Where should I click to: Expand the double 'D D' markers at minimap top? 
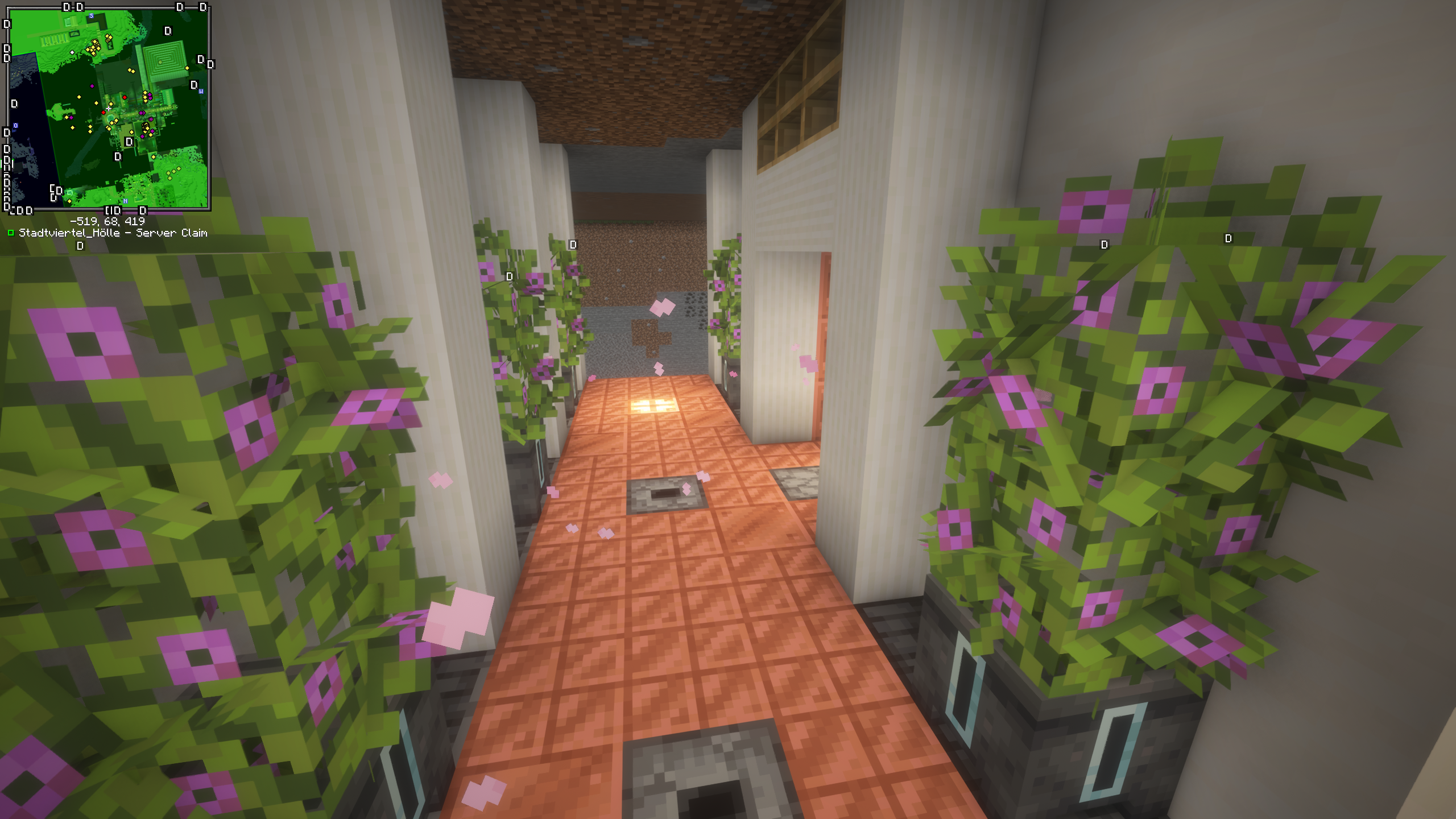[72, 7]
